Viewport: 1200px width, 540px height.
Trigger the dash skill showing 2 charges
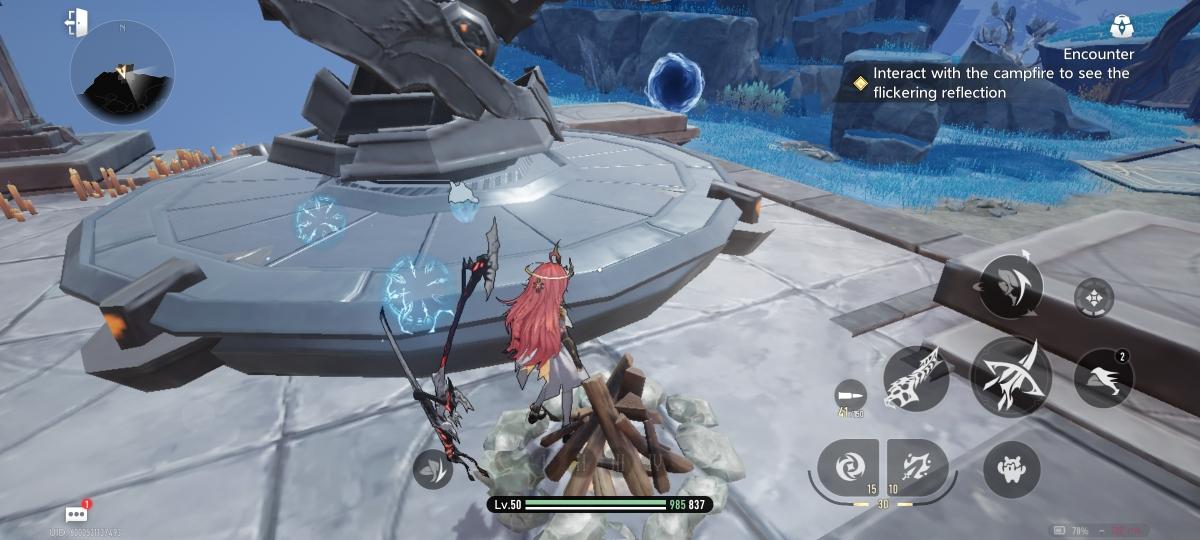(1104, 378)
